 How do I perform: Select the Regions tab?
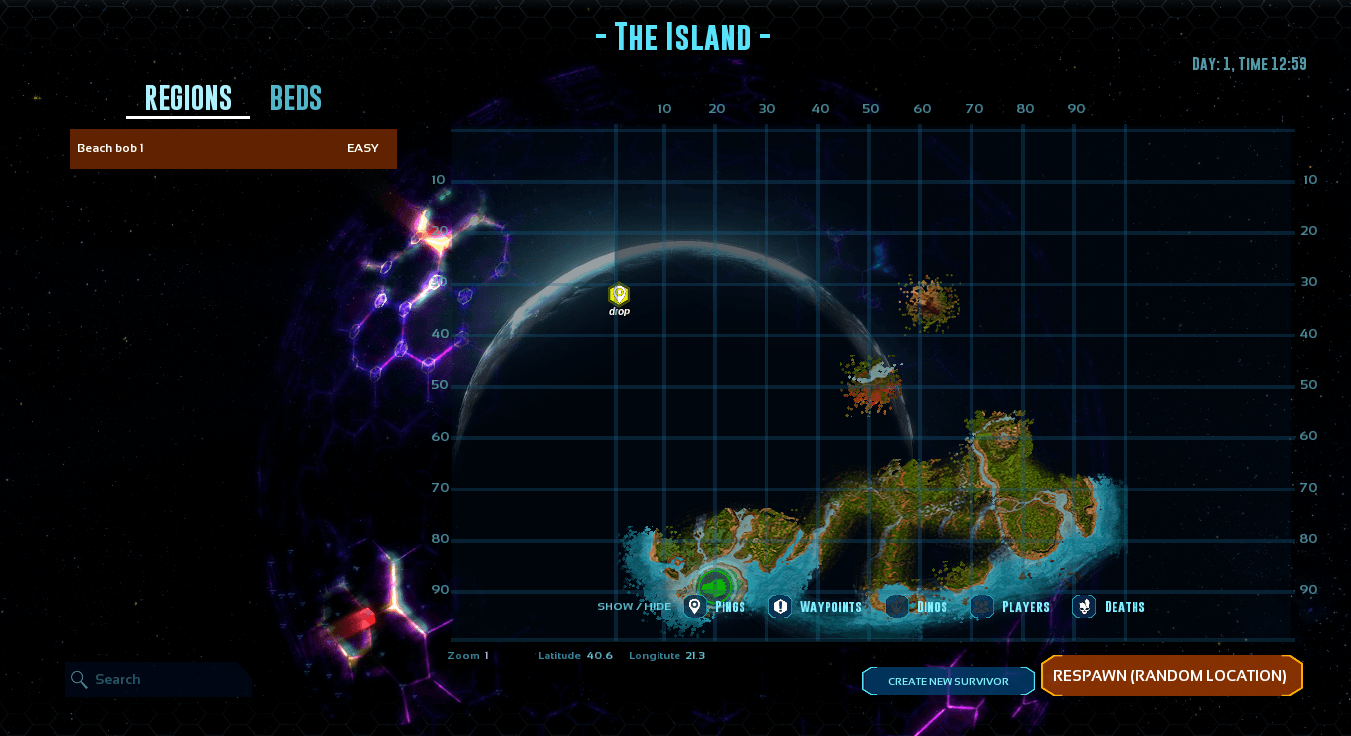[188, 98]
